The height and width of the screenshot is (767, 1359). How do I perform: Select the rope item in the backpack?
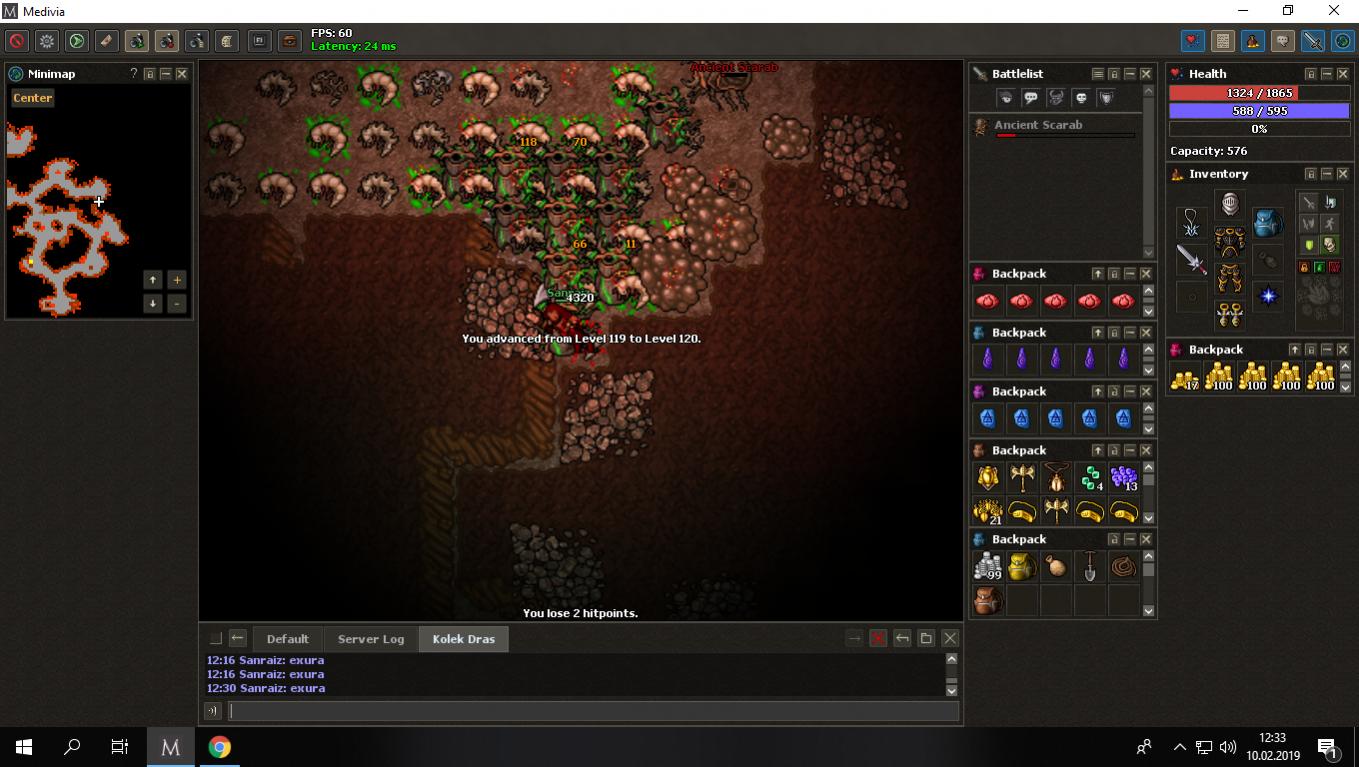[x=1124, y=567]
